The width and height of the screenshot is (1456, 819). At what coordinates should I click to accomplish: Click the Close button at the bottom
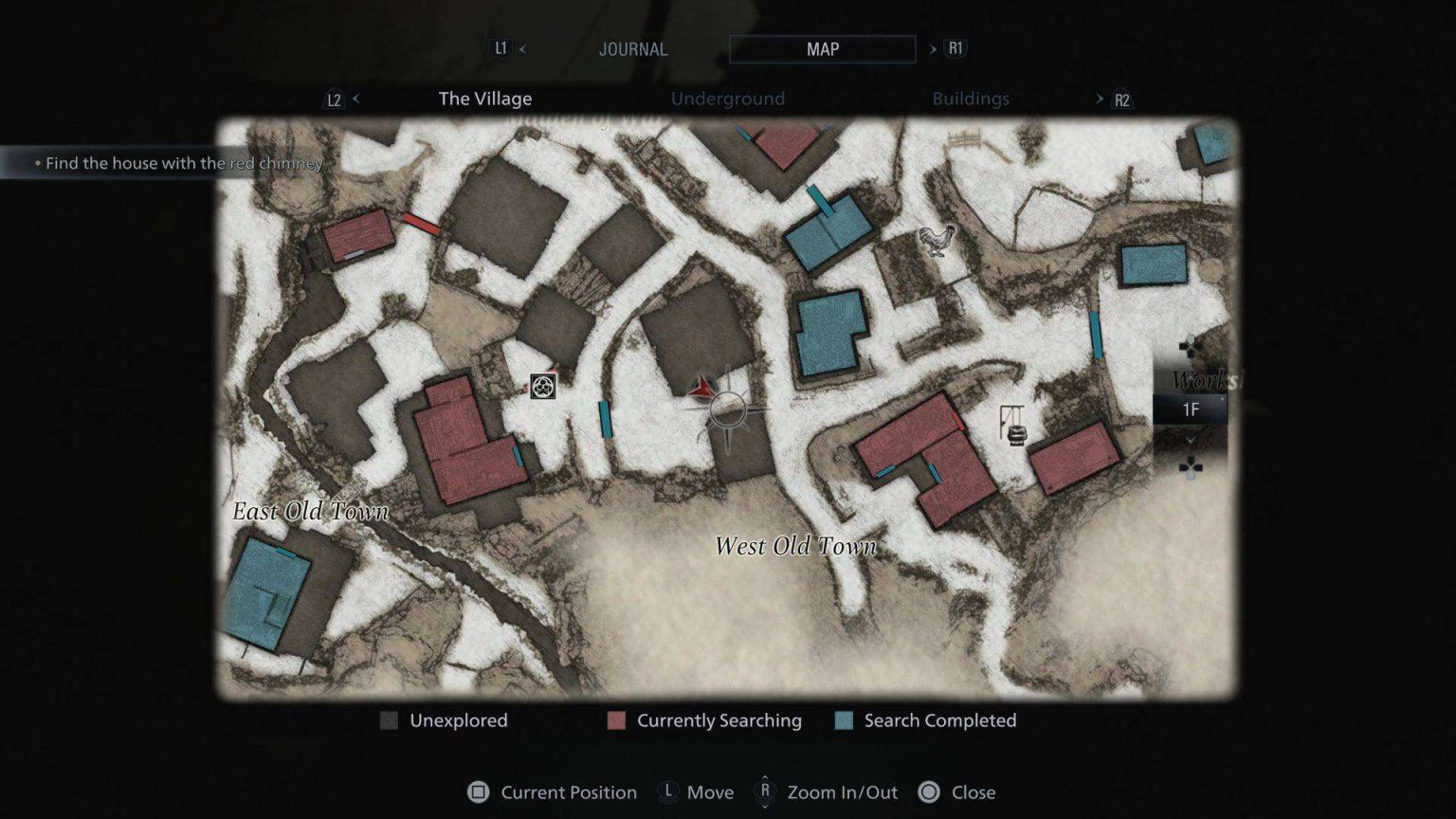click(974, 792)
